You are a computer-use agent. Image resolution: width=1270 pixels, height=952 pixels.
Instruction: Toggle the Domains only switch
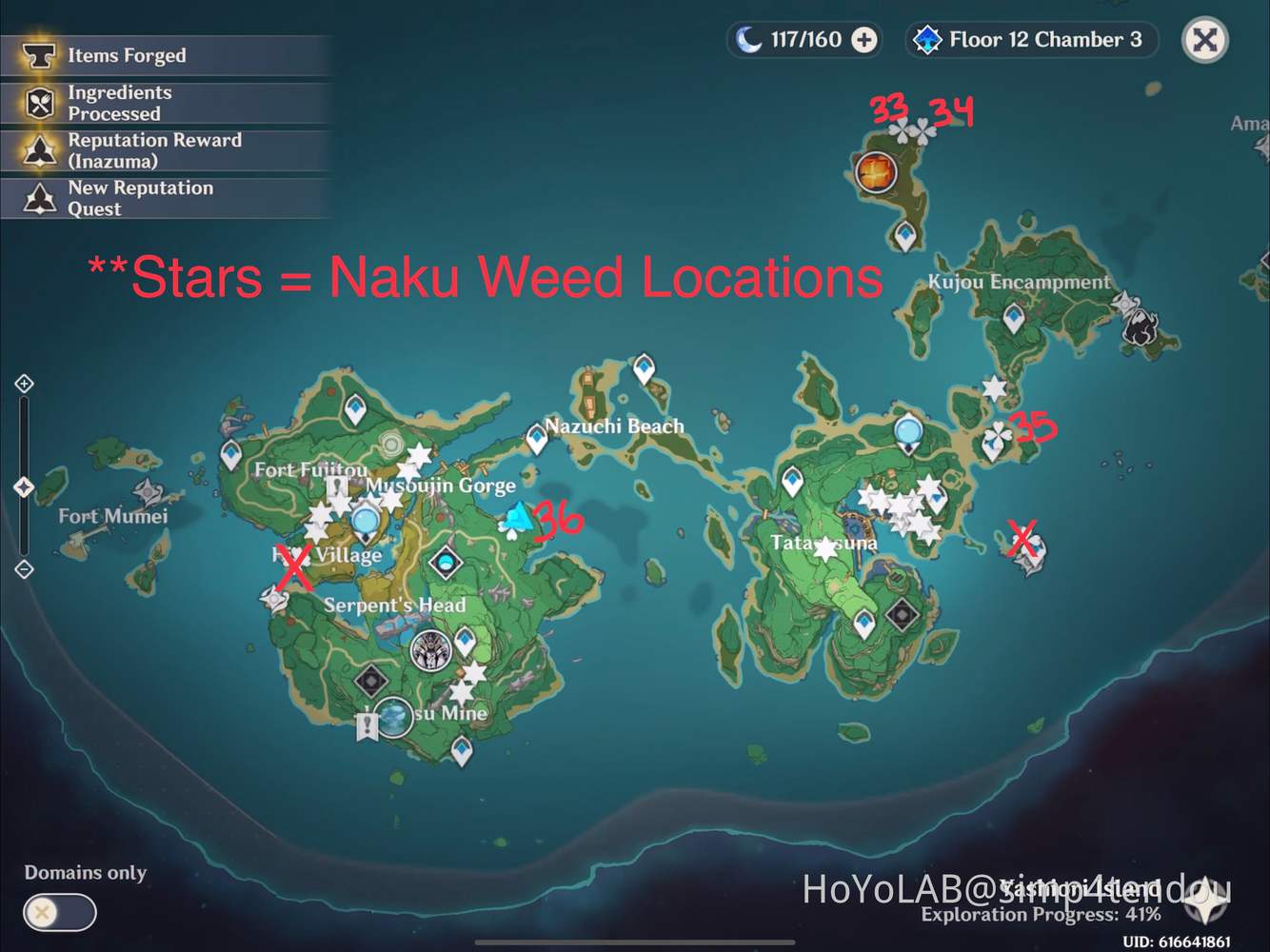[x=59, y=912]
